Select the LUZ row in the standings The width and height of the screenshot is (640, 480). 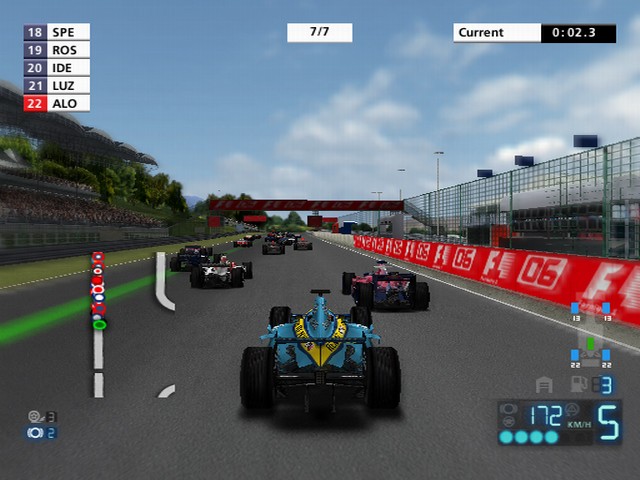click(56, 86)
